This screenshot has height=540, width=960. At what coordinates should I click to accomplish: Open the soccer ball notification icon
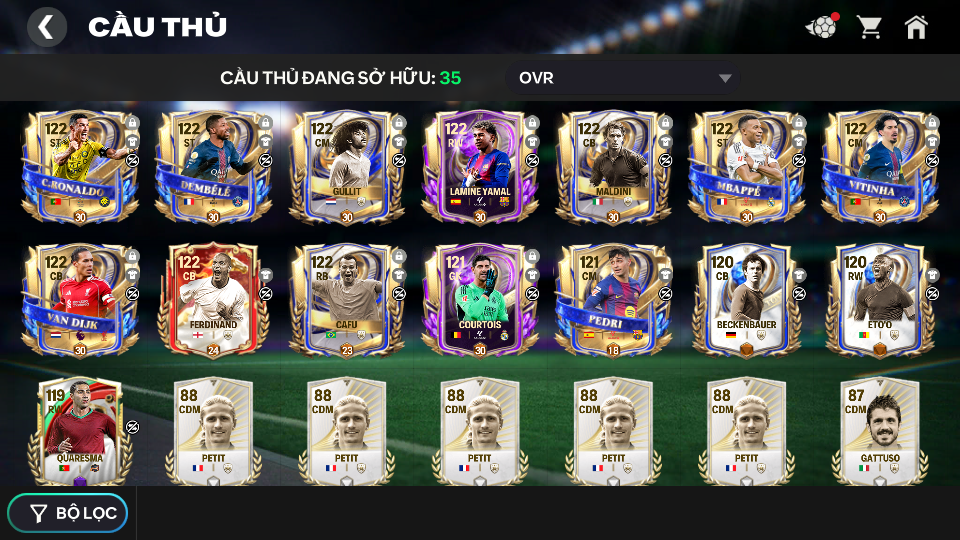pos(820,27)
